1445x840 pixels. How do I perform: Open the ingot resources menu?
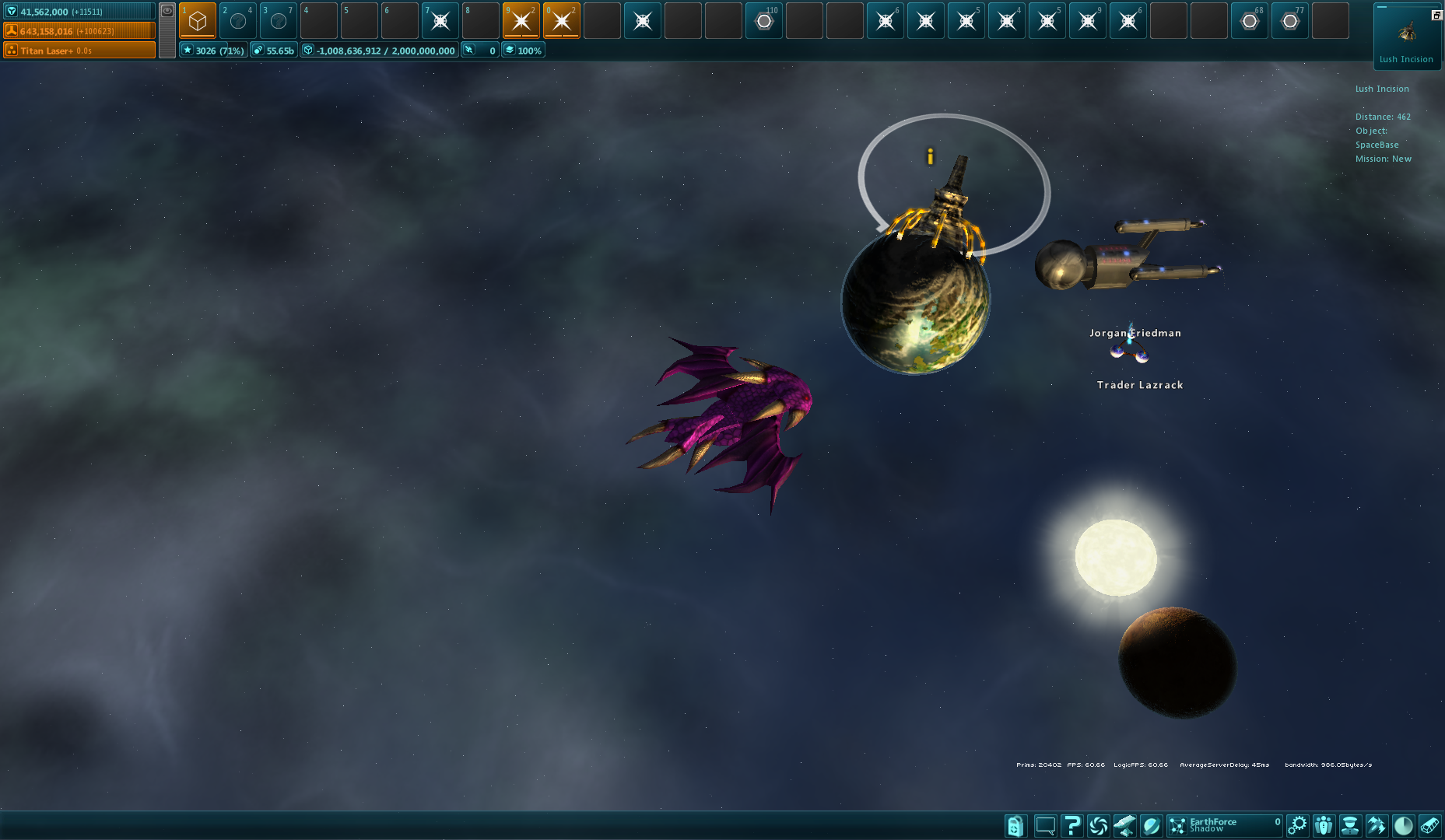[1429, 825]
